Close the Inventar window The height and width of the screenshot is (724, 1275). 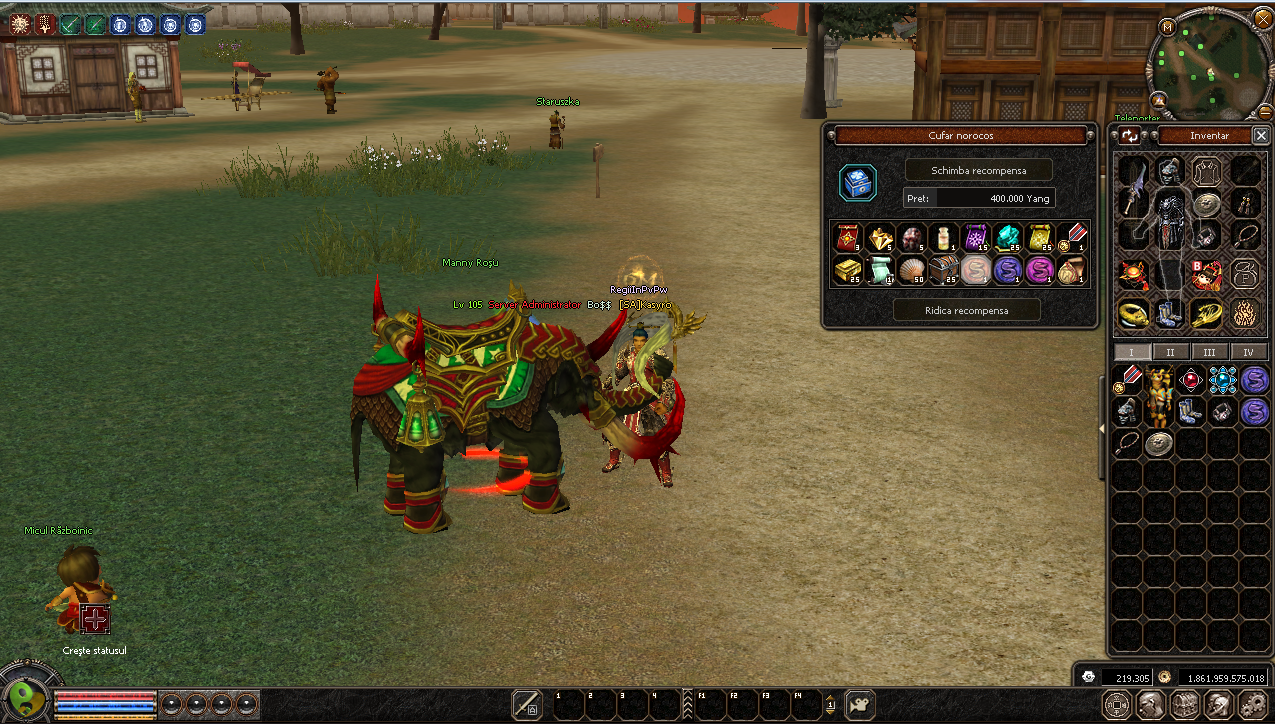pyautogui.click(x=1261, y=135)
